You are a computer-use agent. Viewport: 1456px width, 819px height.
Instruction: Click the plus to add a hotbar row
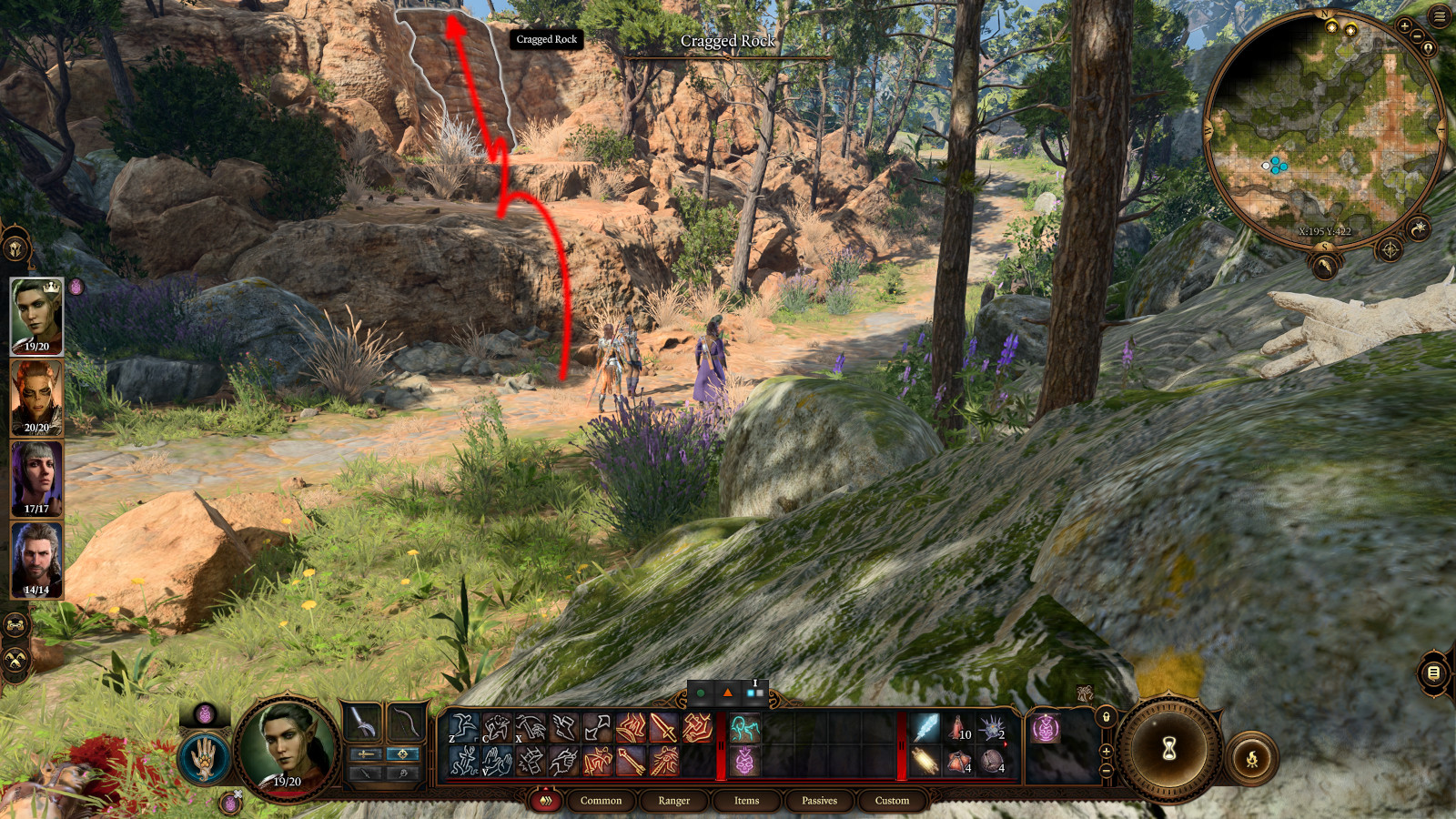1107,753
